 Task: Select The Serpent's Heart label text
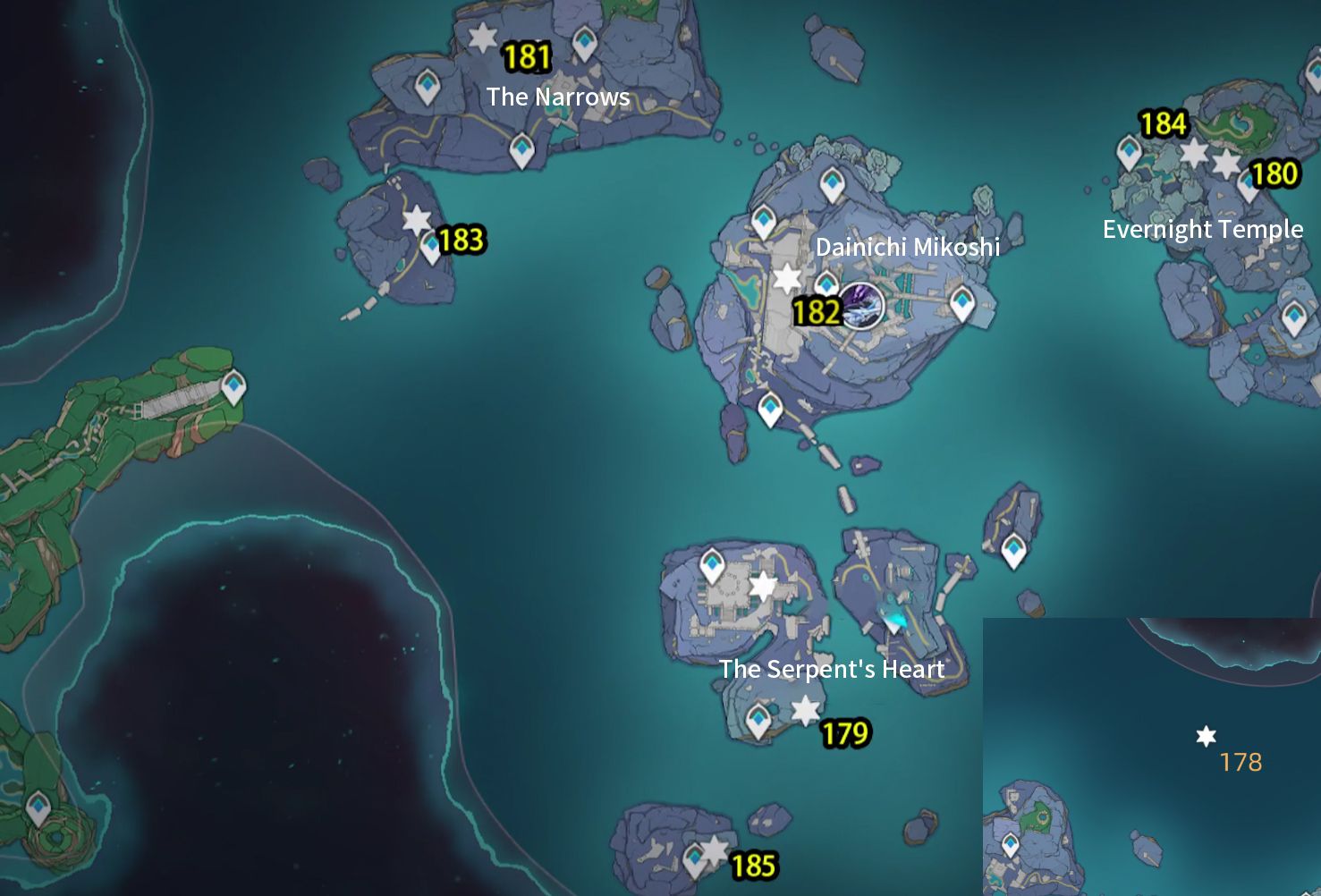pos(832,669)
